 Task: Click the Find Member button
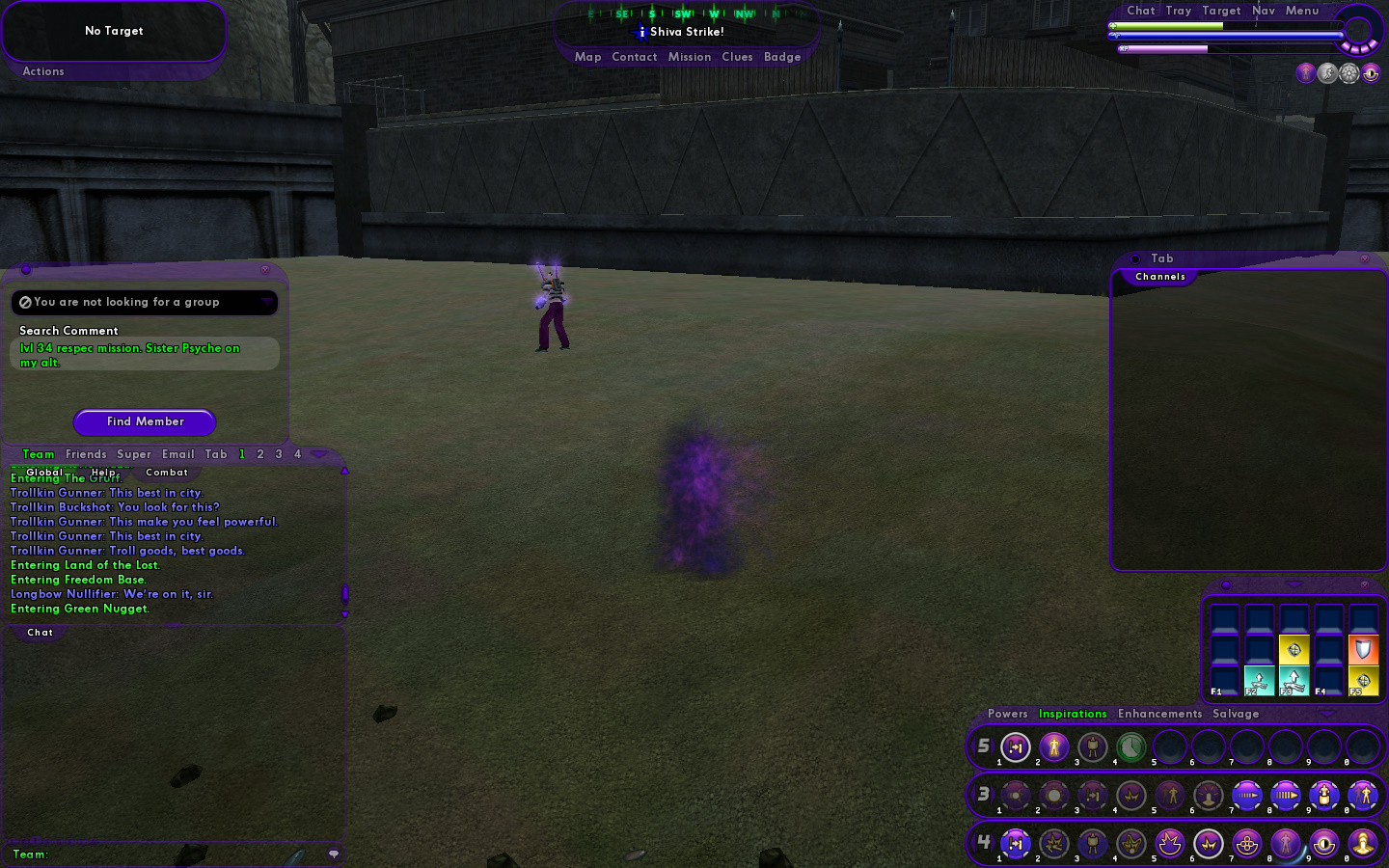(145, 421)
